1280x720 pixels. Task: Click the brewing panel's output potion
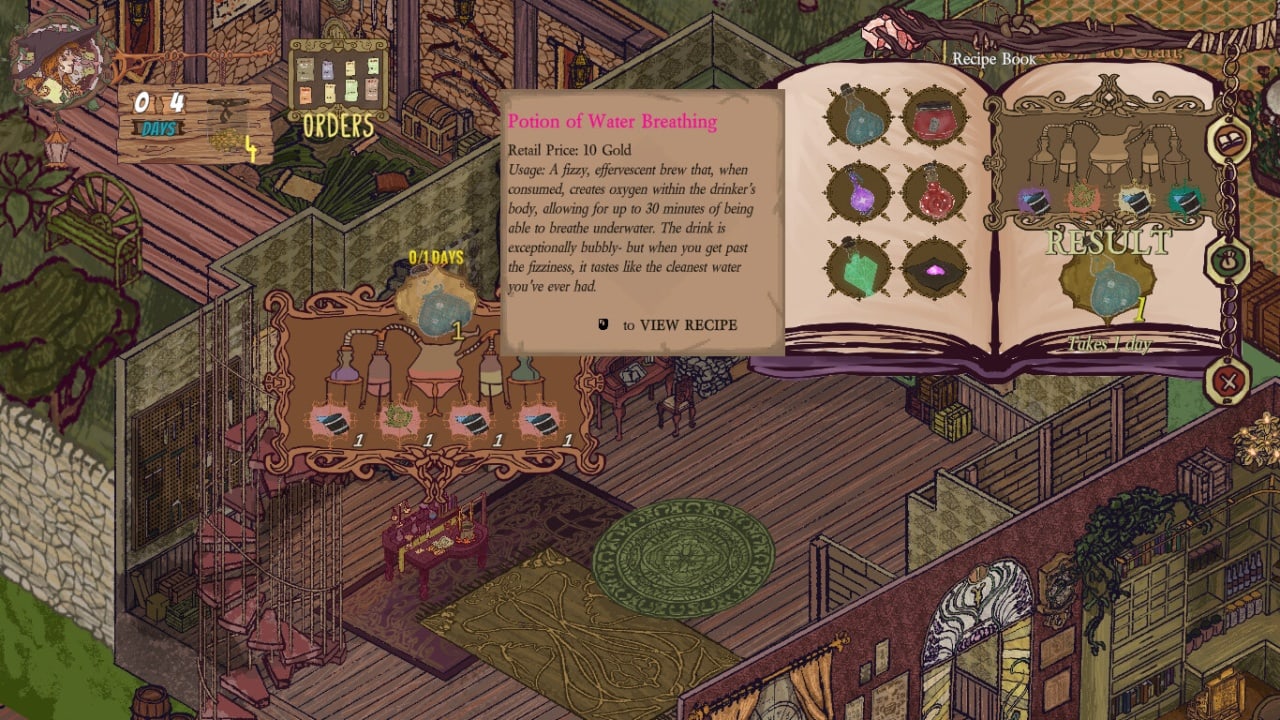tap(436, 306)
